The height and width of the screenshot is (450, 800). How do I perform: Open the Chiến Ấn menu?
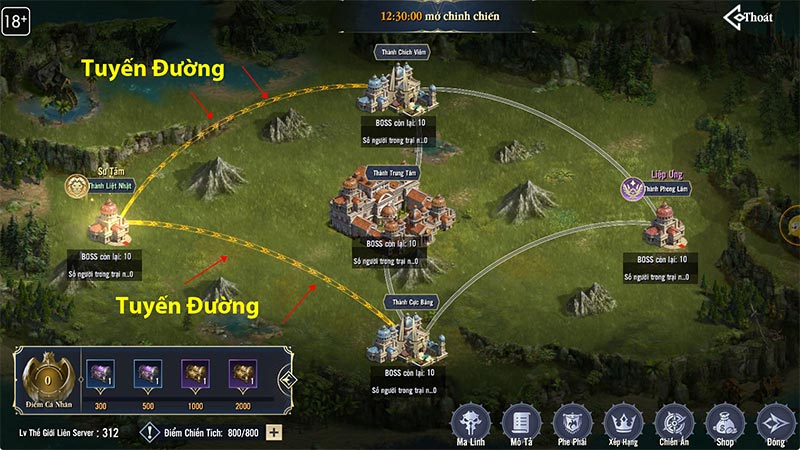tap(674, 420)
